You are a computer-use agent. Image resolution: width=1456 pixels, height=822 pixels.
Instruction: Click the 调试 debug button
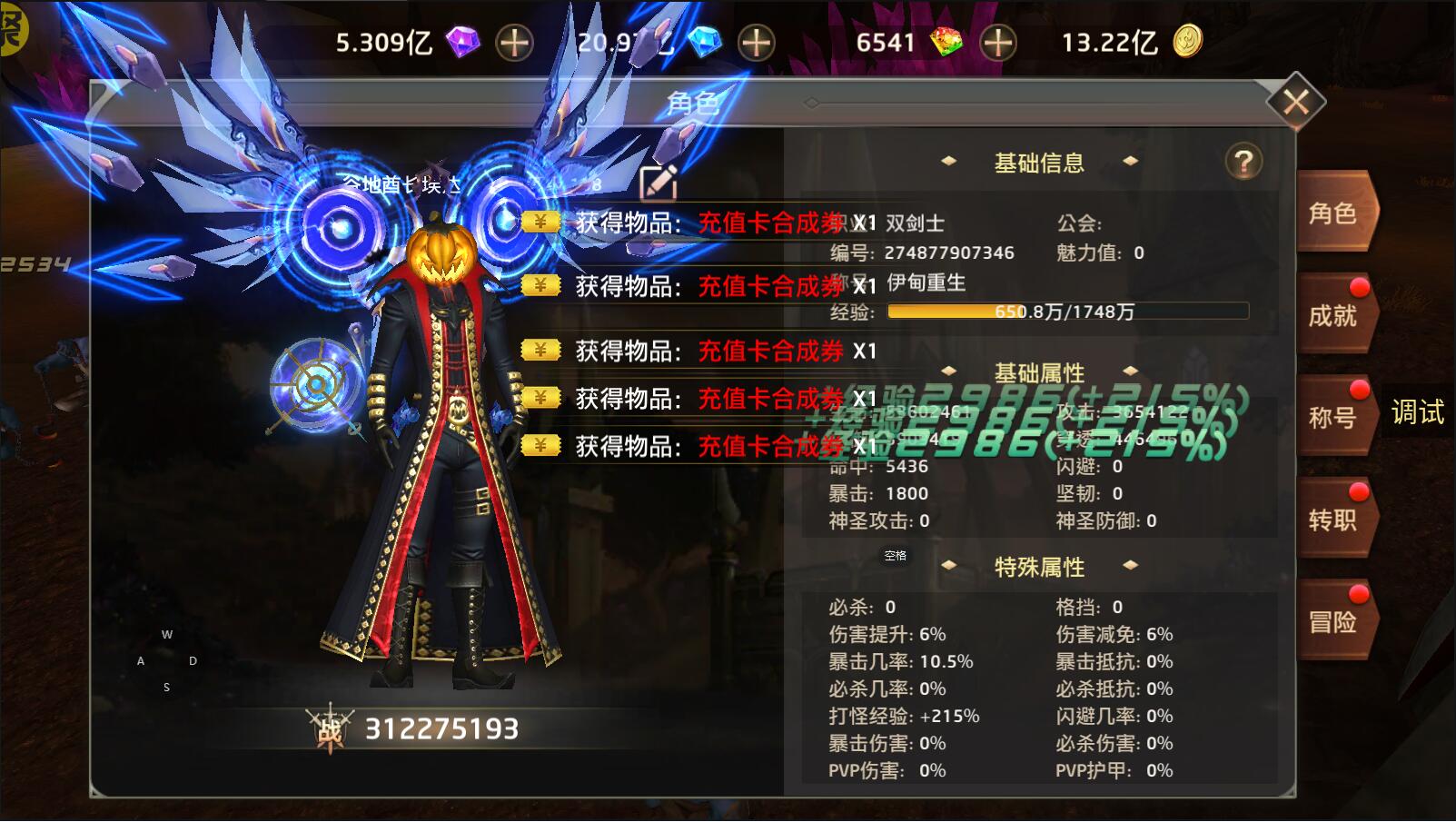(x=1416, y=411)
